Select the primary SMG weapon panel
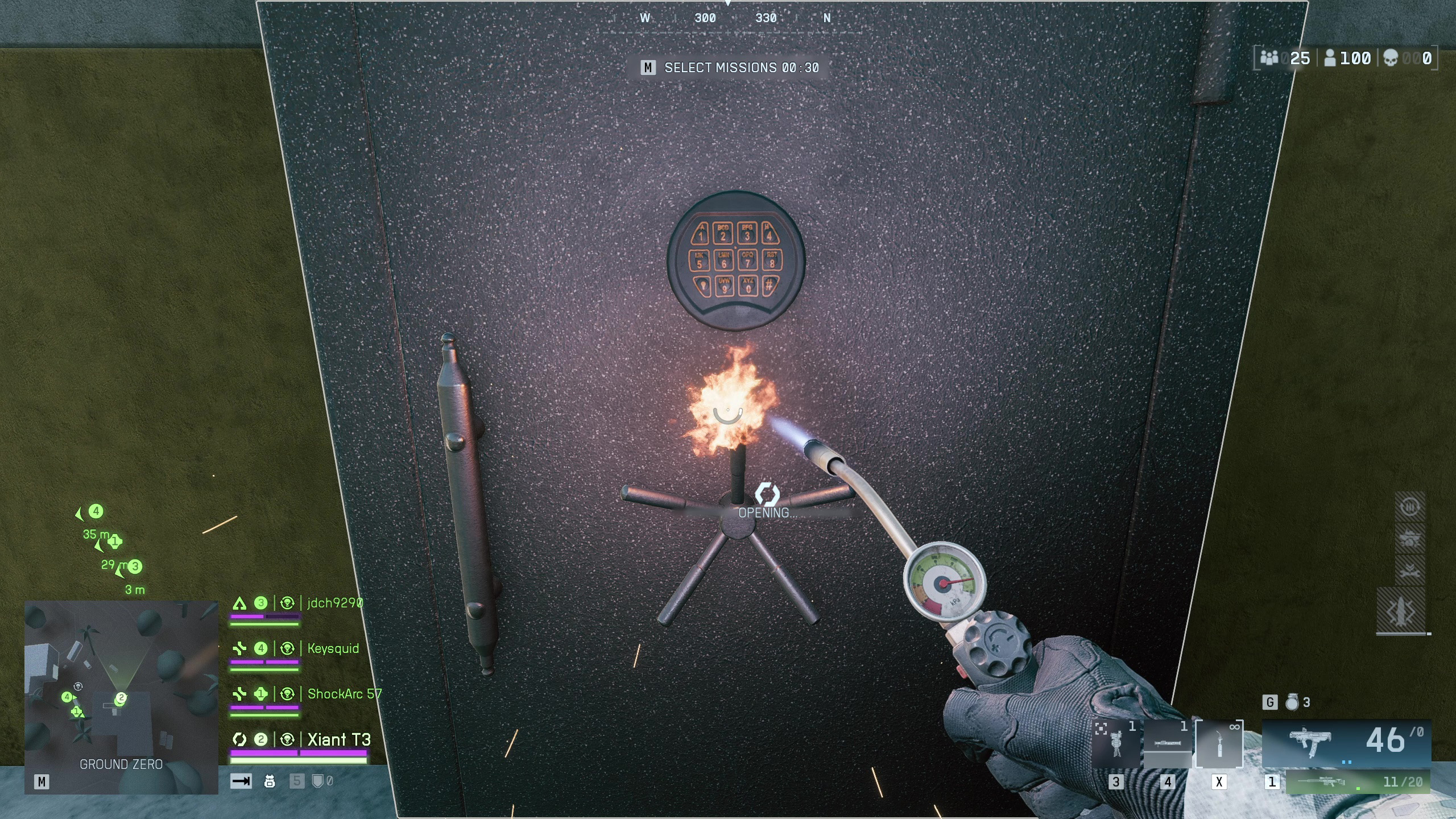Viewport: 1456px width, 819px height. [1346, 742]
